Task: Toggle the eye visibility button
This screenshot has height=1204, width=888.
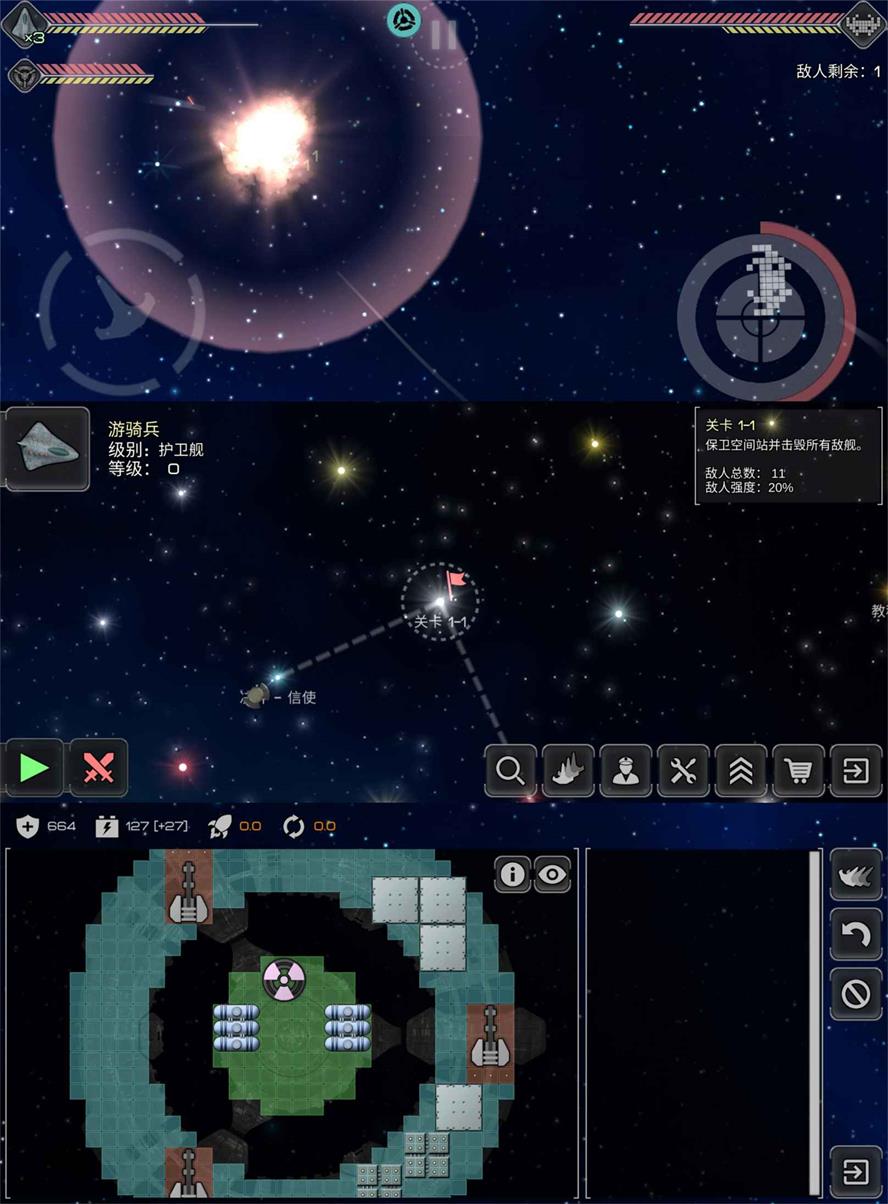Action: pos(552,874)
